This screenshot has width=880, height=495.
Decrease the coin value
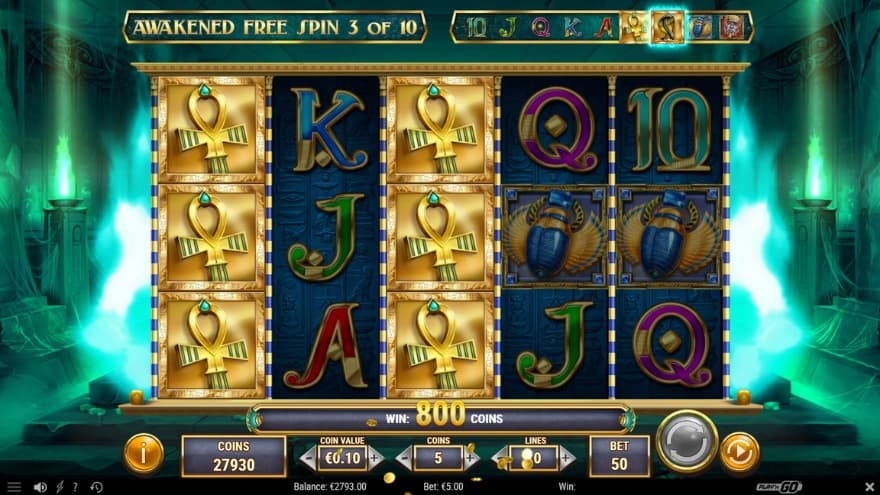pos(308,458)
